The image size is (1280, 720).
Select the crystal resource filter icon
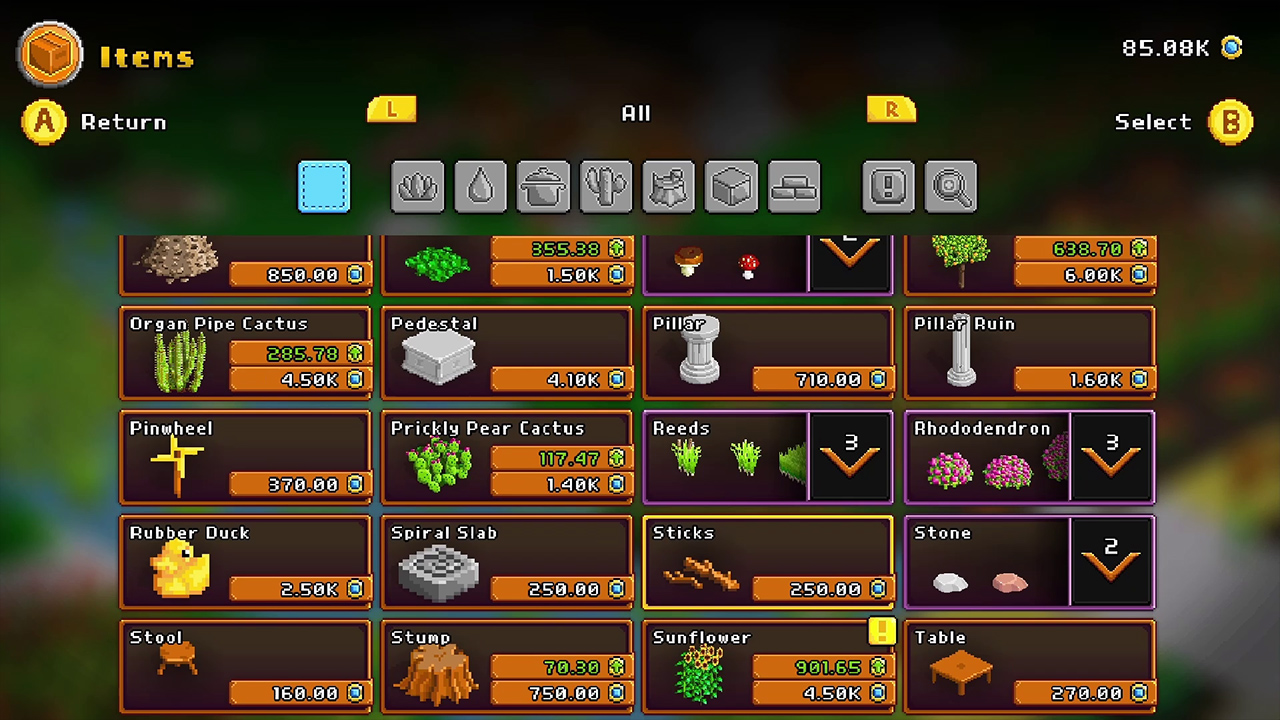(418, 187)
